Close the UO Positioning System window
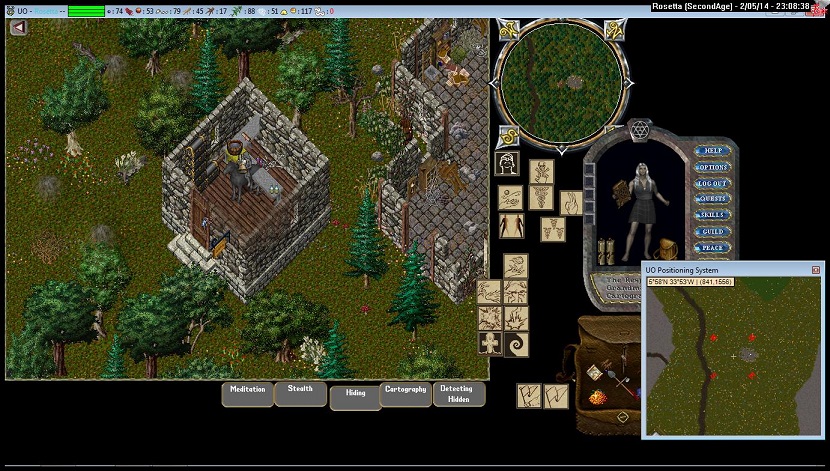Image resolution: width=830 pixels, height=471 pixels. (x=816, y=270)
